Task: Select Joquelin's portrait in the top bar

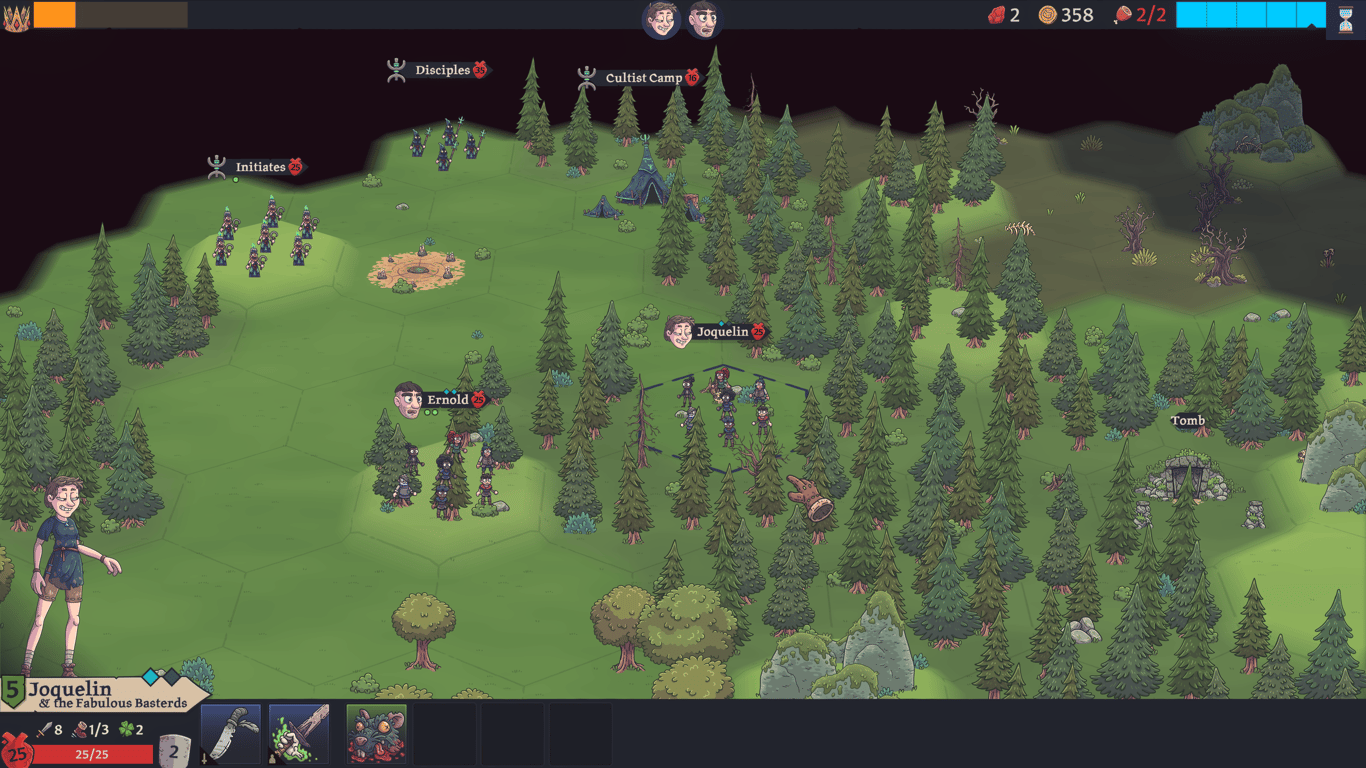Action: pyautogui.click(x=661, y=19)
